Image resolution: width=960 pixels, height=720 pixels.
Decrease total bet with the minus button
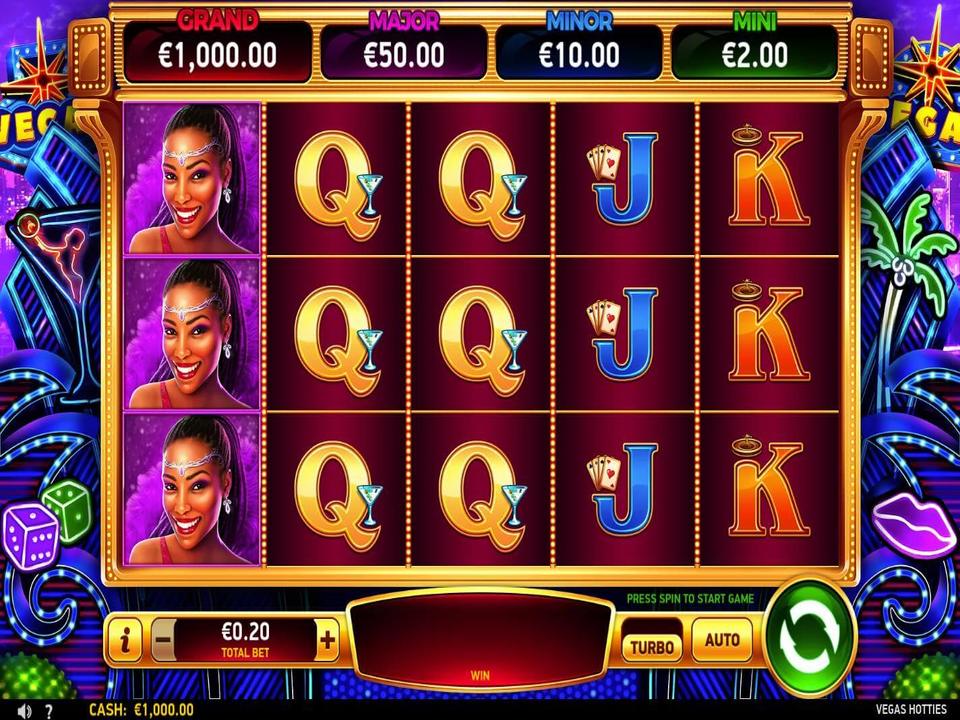point(165,640)
